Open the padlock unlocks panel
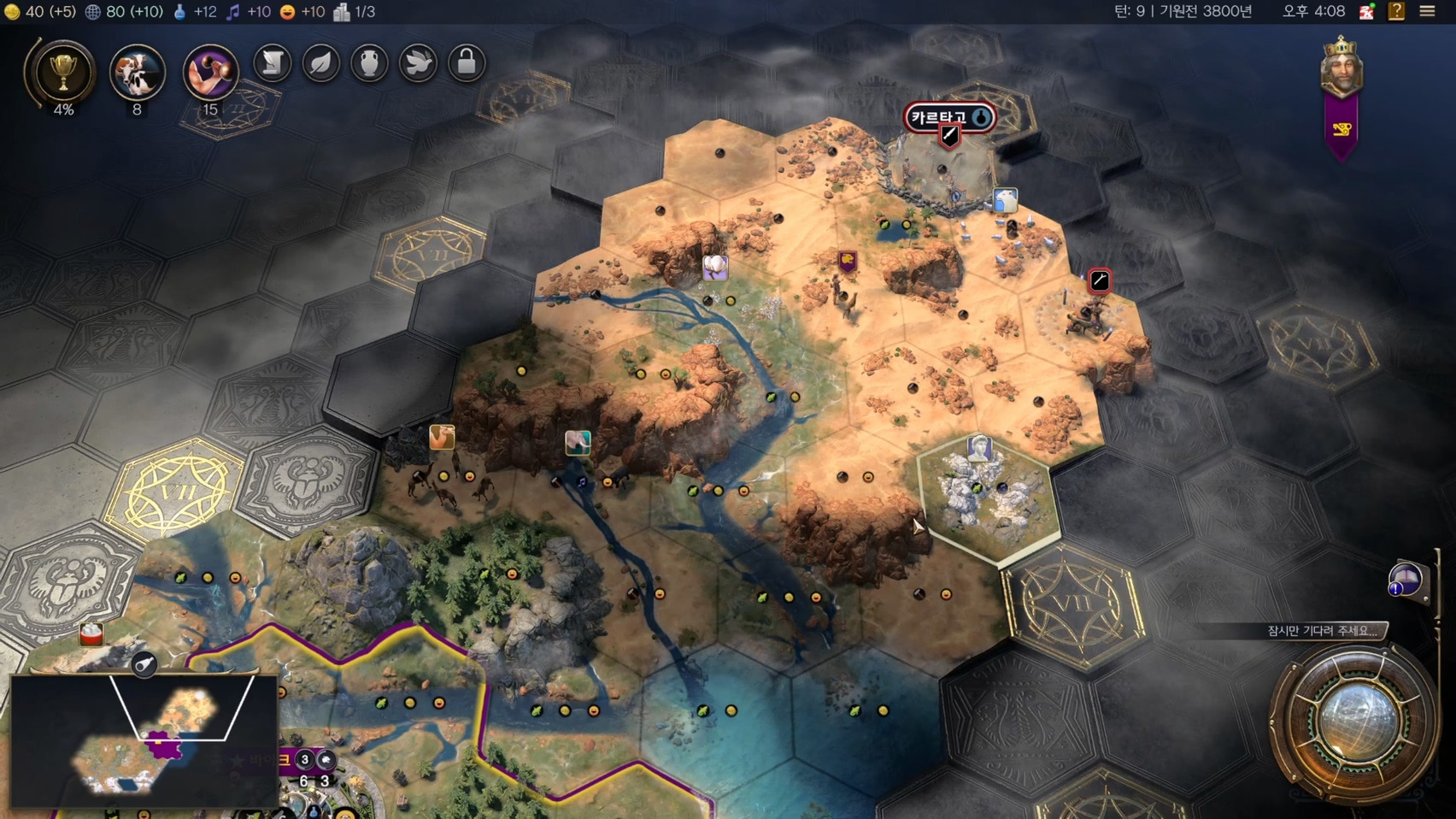The height and width of the screenshot is (819, 1456). click(x=467, y=62)
